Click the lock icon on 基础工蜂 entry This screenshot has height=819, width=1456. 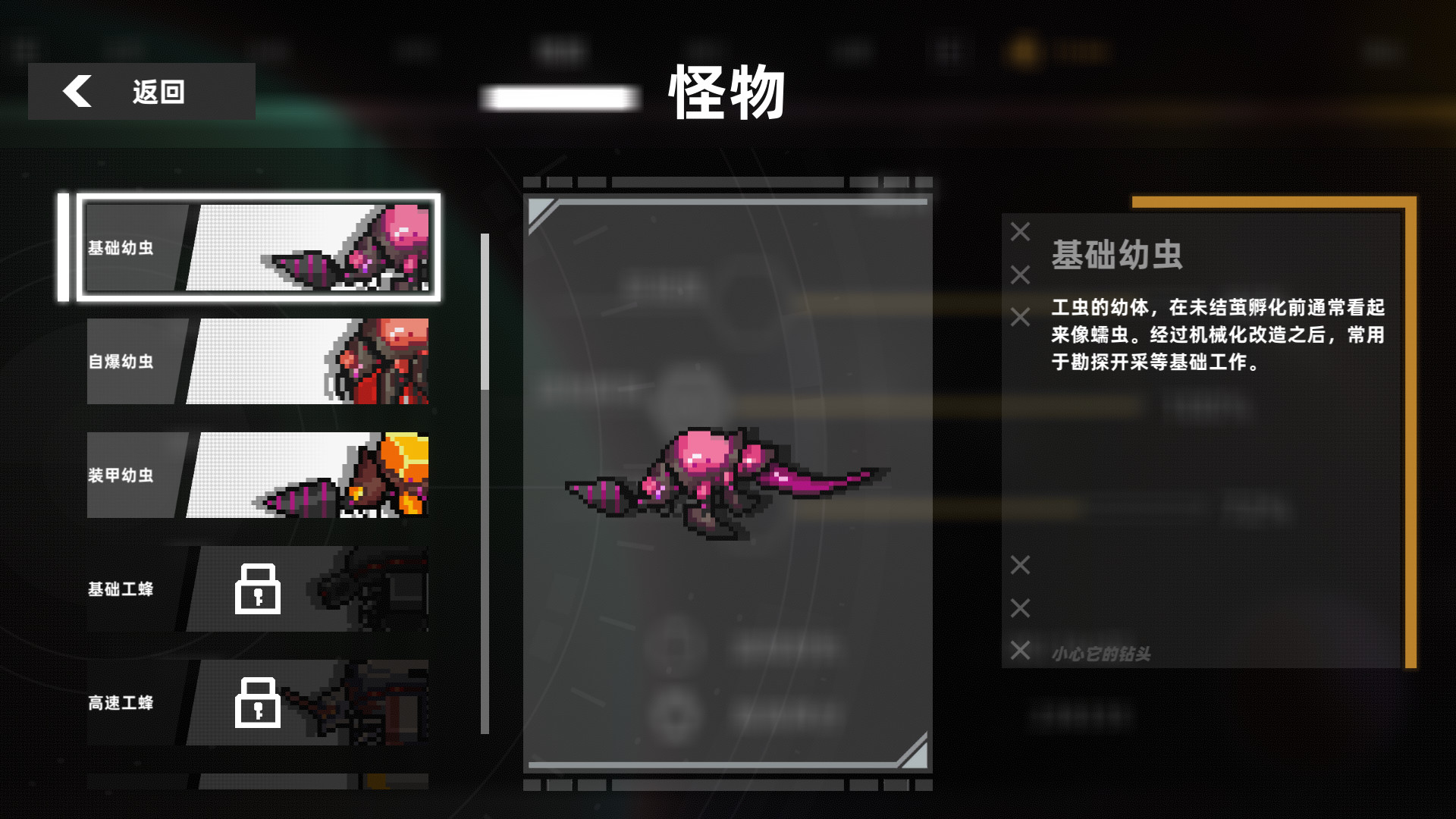tap(258, 590)
